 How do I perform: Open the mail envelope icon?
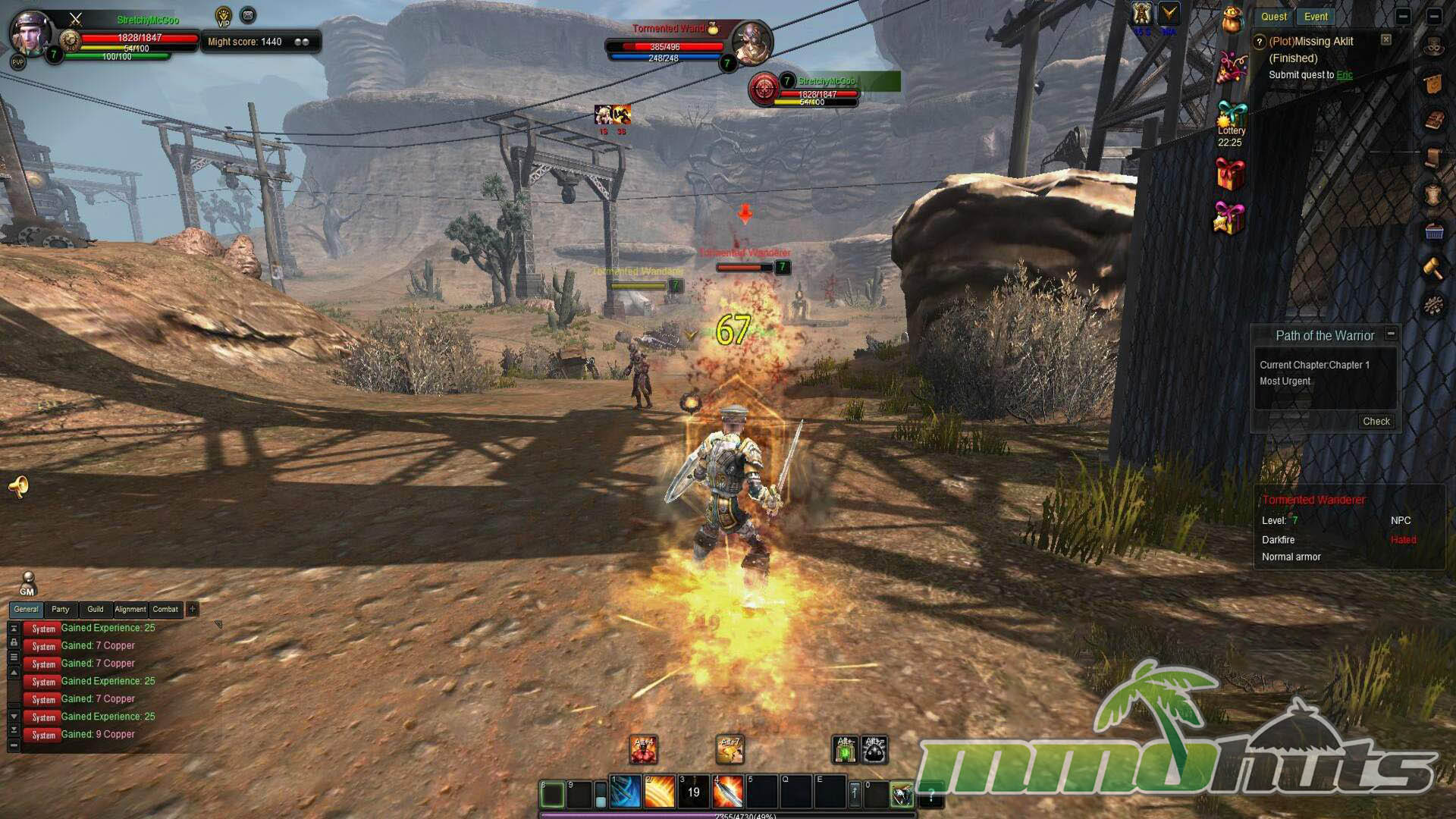(248, 15)
